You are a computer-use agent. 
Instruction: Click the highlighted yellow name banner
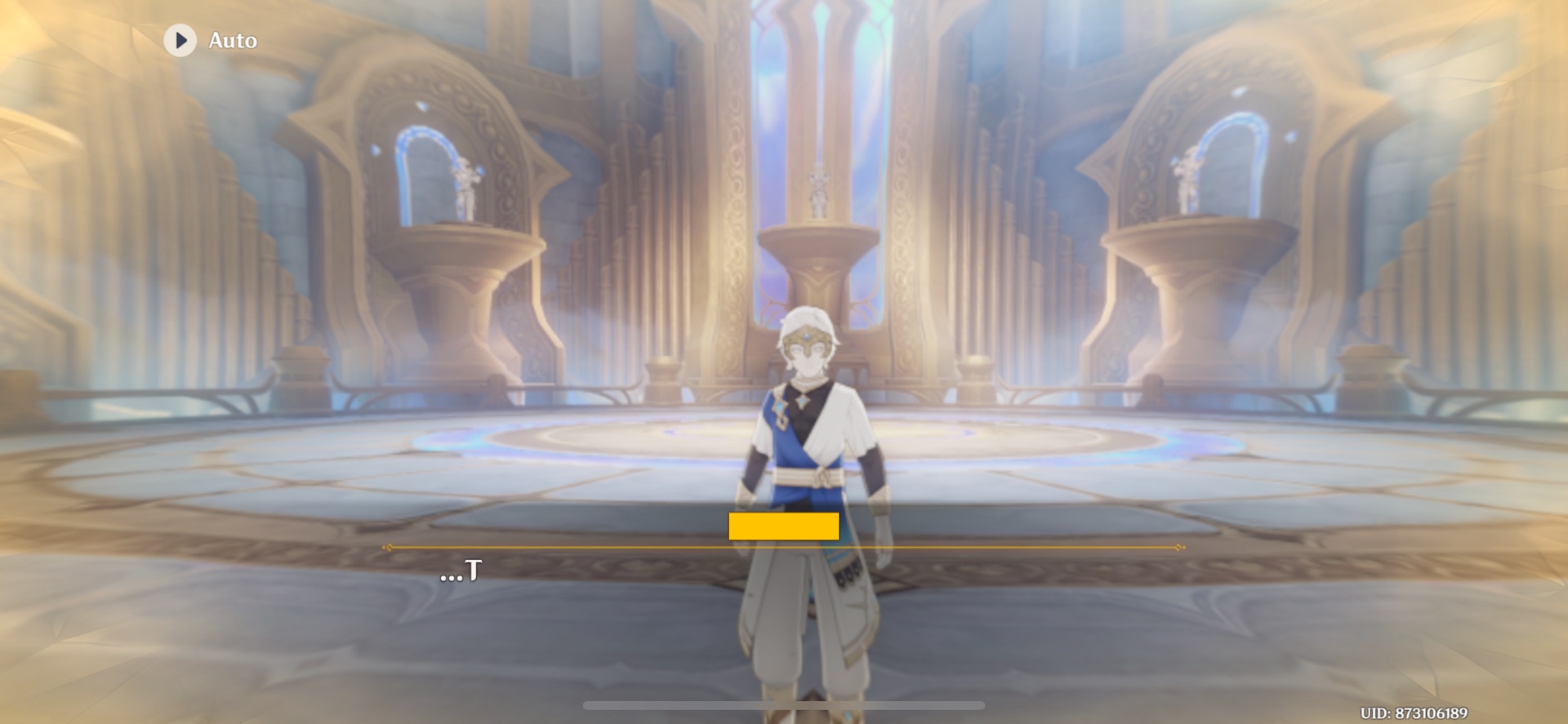(782, 527)
